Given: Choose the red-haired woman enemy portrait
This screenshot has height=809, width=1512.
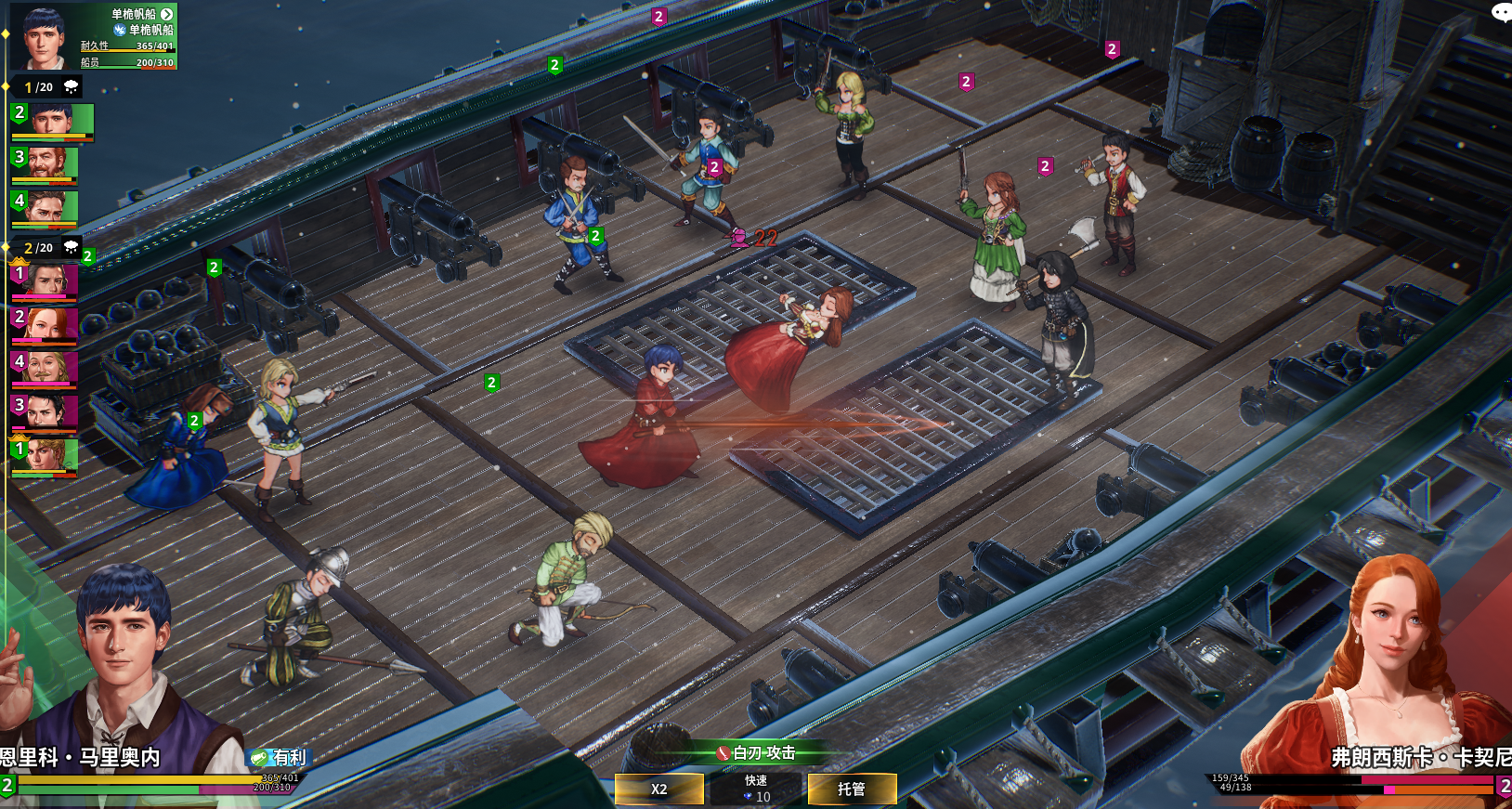Looking at the screenshot, I should (x=45, y=325).
